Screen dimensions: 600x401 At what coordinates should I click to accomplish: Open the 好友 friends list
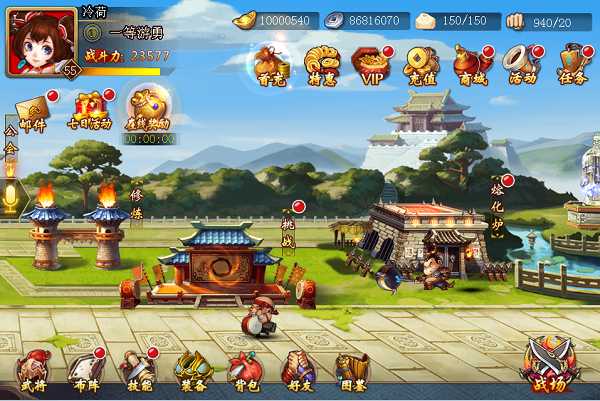click(x=298, y=371)
